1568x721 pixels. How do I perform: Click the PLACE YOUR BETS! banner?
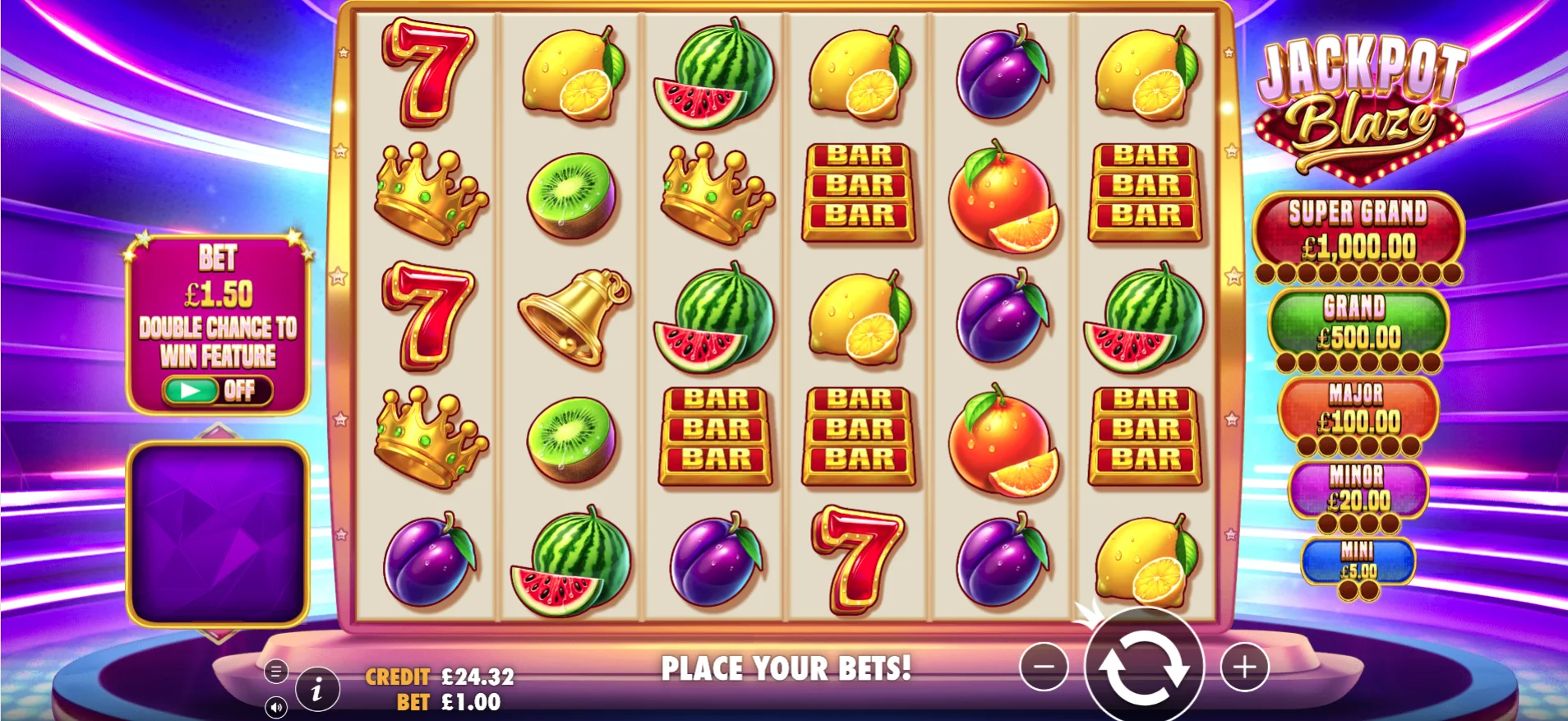click(x=786, y=668)
